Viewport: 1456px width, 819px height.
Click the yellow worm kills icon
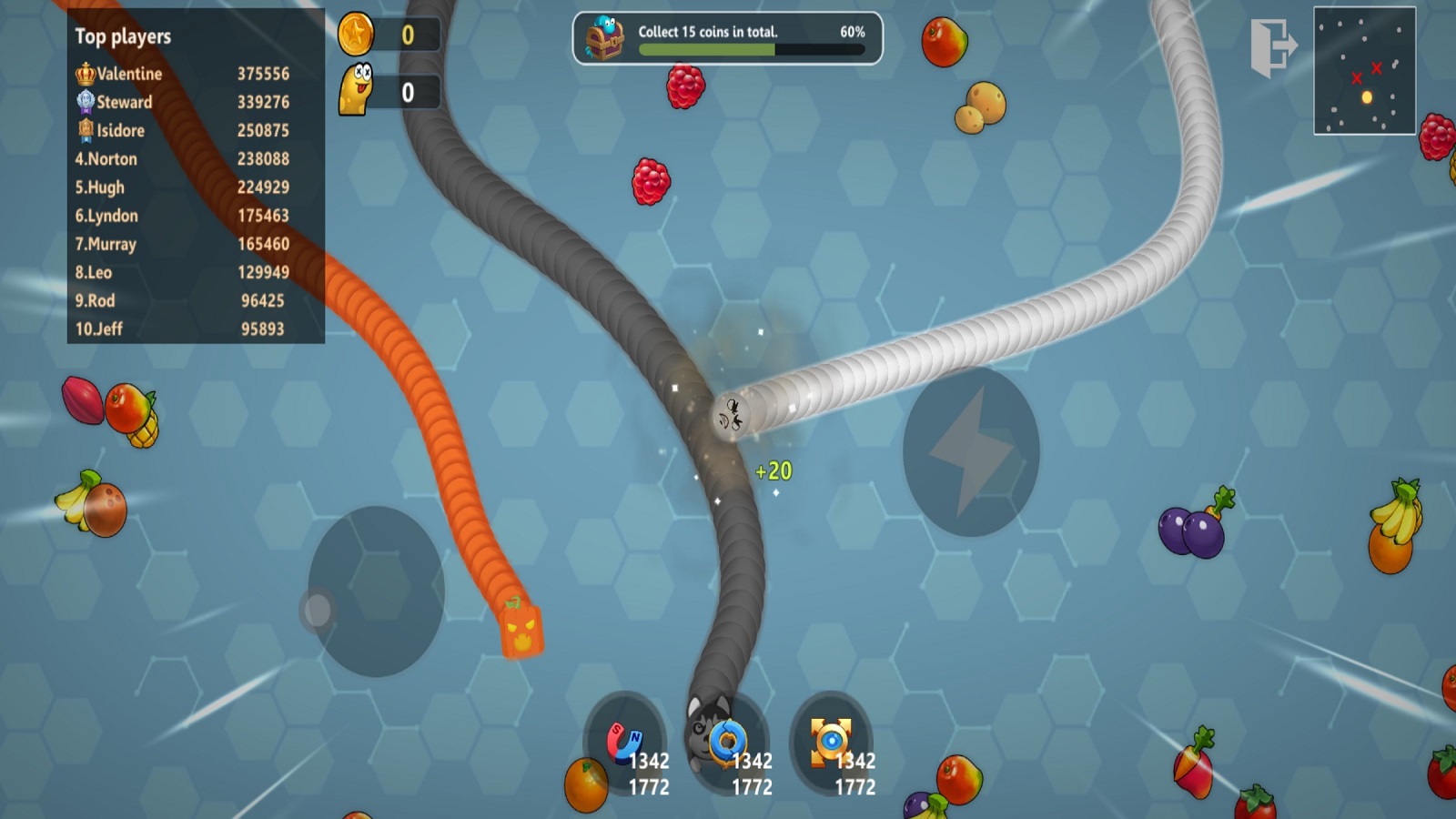(x=356, y=90)
